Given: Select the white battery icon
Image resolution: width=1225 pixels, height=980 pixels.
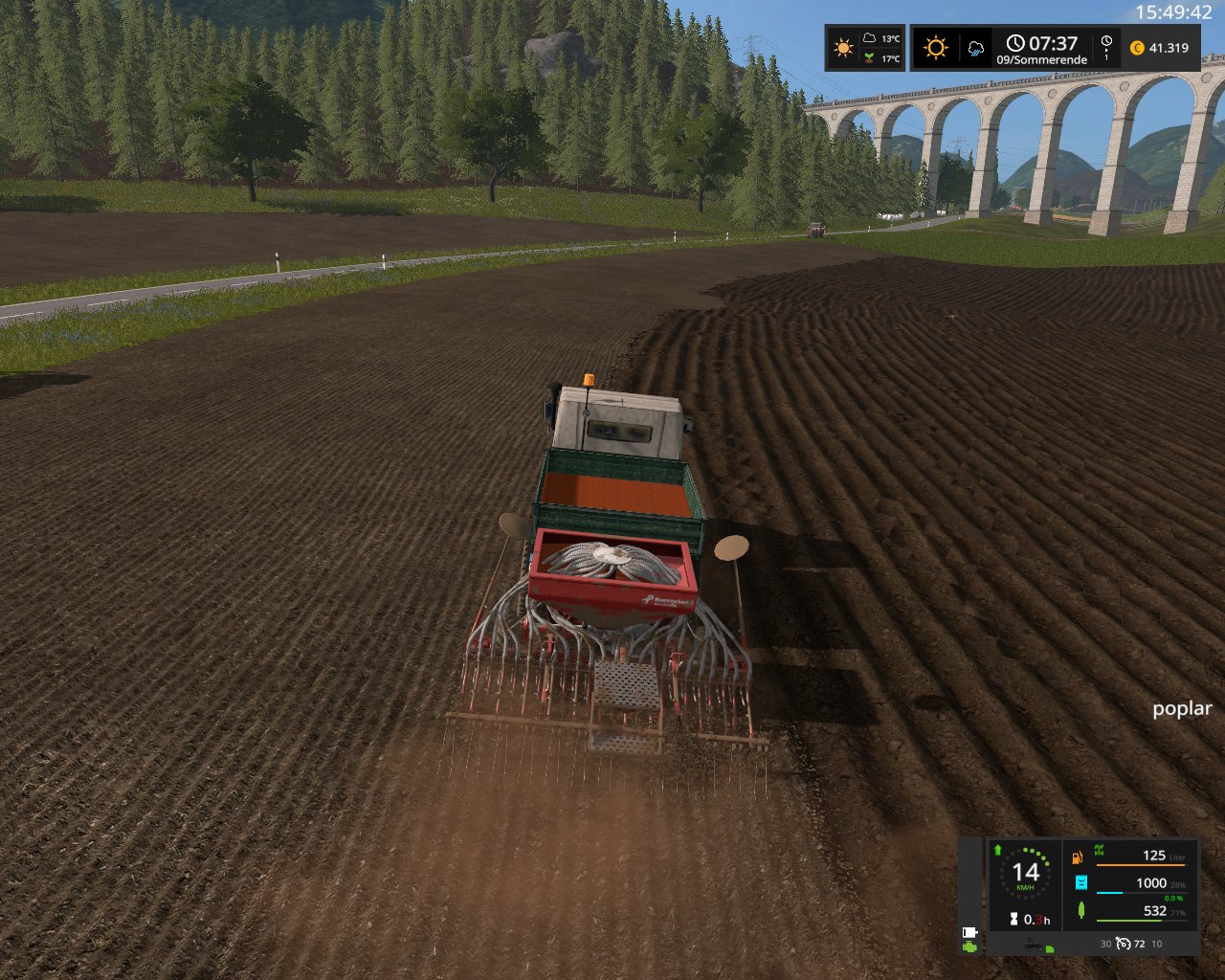Looking at the screenshot, I should click(969, 931).
